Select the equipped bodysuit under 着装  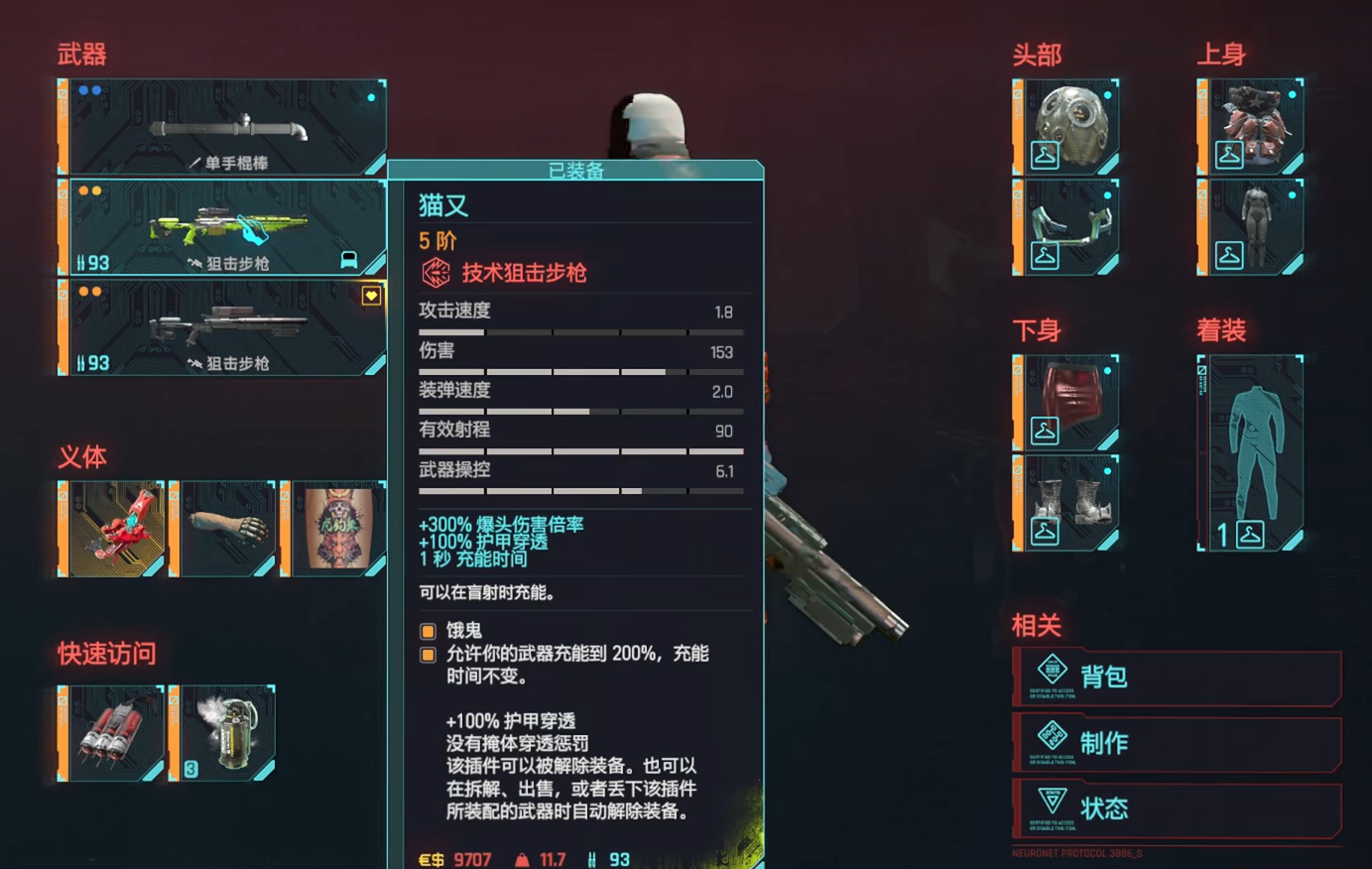pos(1252,451)
